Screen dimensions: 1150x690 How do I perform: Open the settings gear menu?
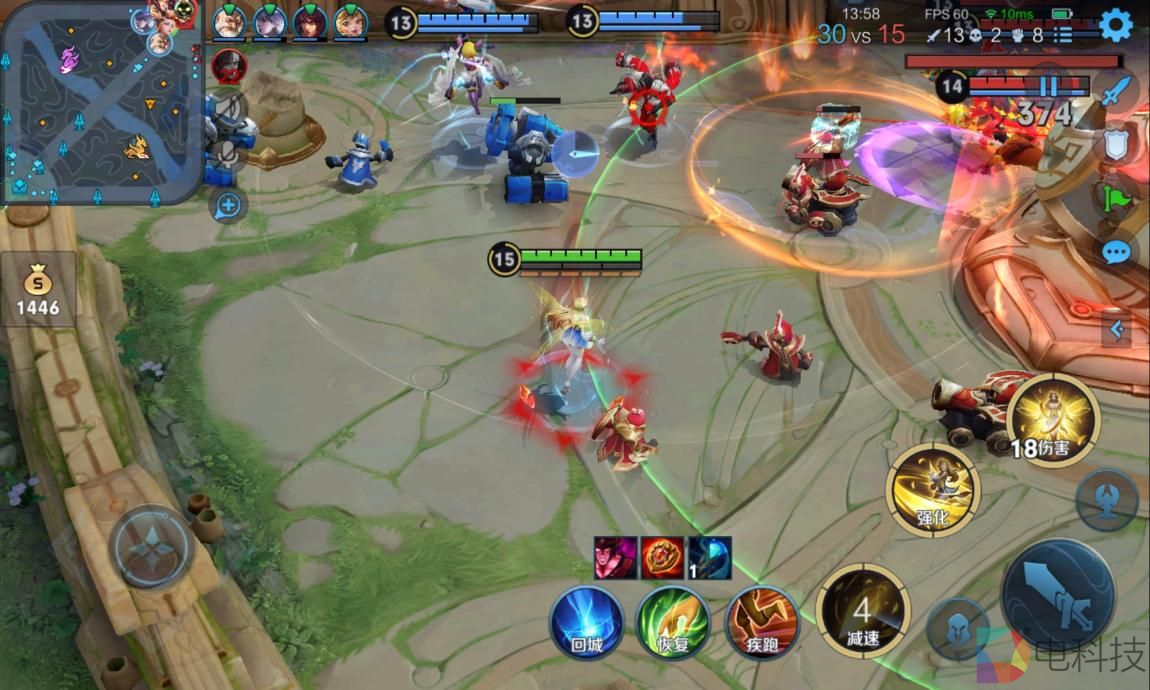coord(1115,25)
